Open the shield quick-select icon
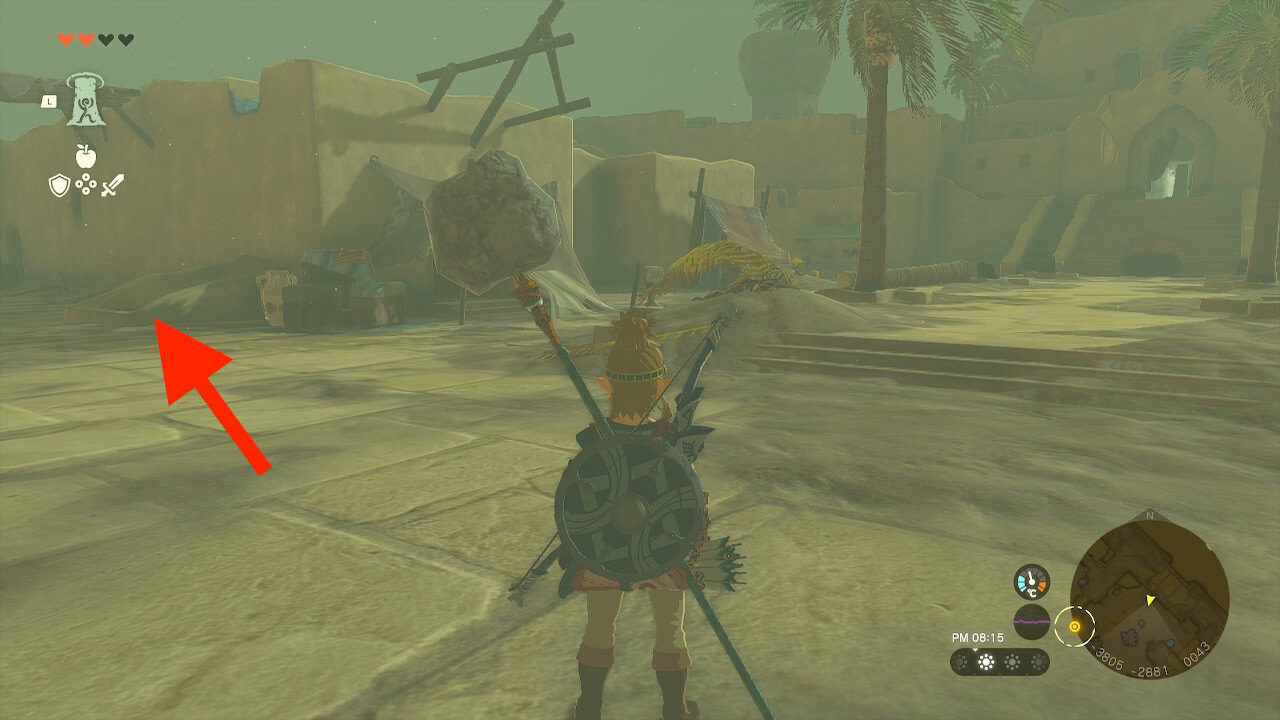The height and width of the screenshot is (720, 1280). [x=59, y=185]
